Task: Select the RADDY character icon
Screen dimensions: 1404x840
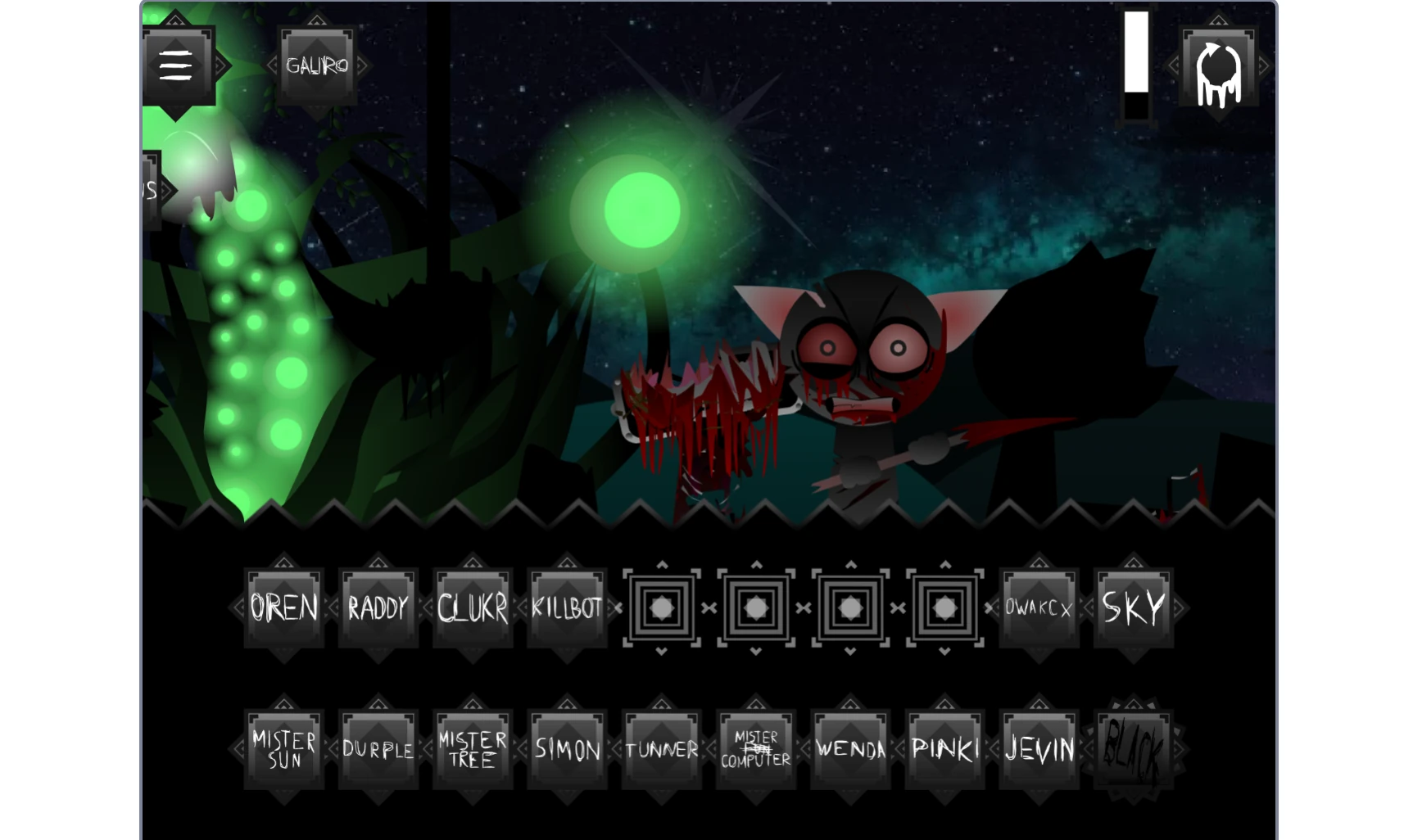Action: point(378,607)
